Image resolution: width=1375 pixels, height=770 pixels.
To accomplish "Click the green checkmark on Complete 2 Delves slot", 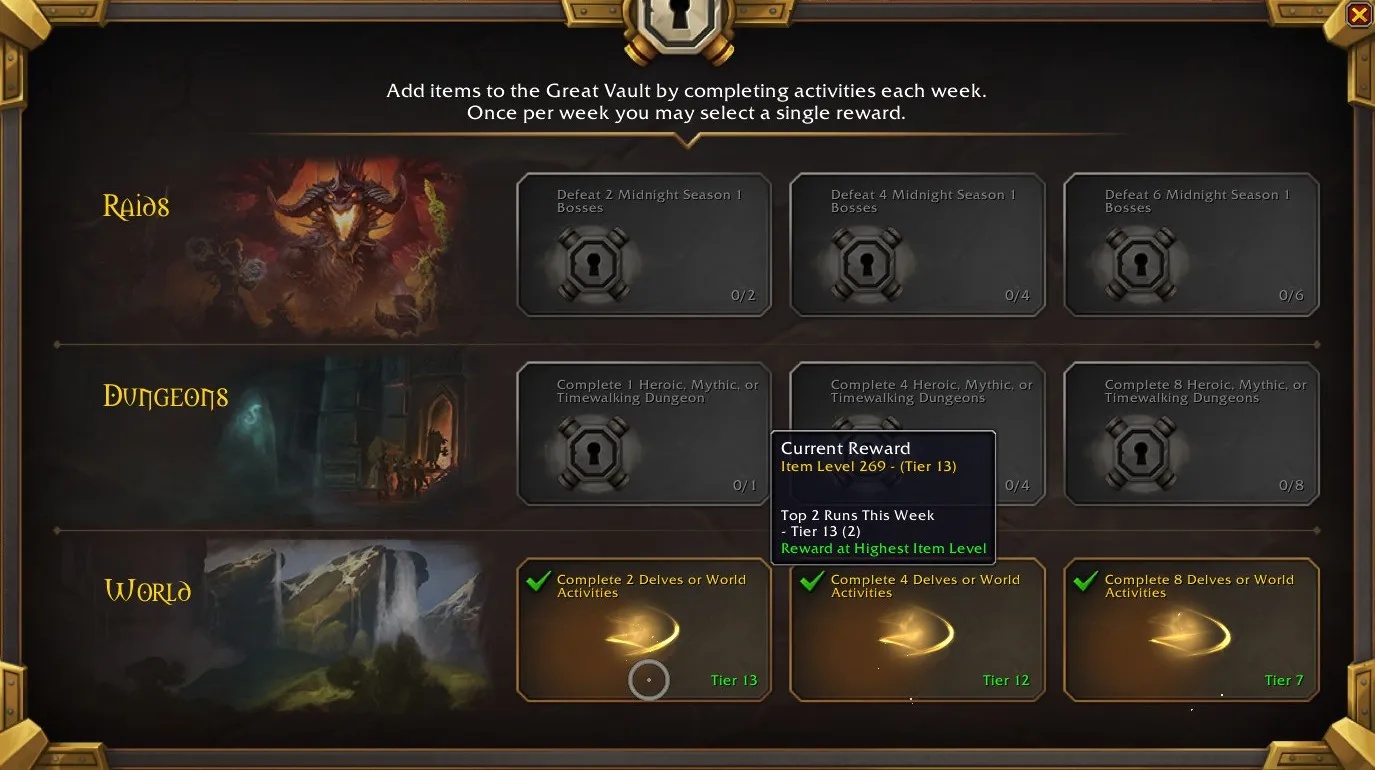I will tap(538, 581).
